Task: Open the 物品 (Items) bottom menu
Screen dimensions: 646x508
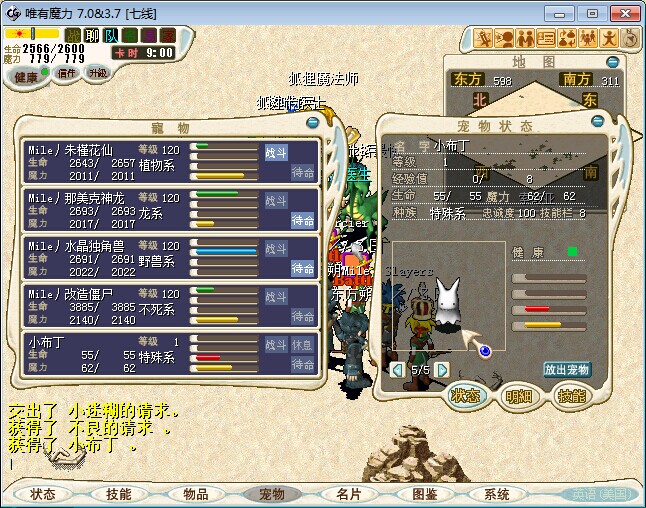Action: point(195,494)
